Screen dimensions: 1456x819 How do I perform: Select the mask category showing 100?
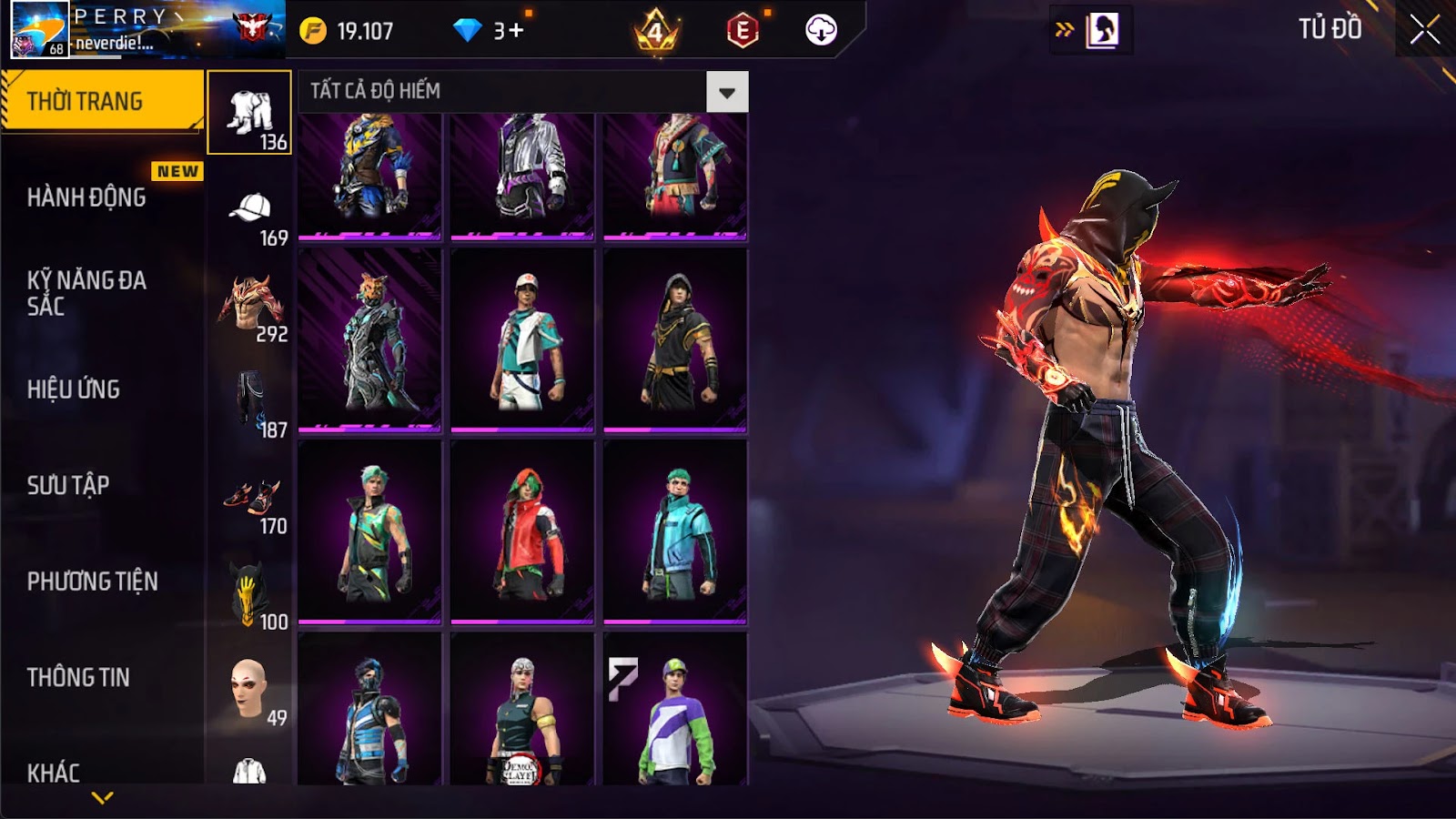(x=250, y=598)
